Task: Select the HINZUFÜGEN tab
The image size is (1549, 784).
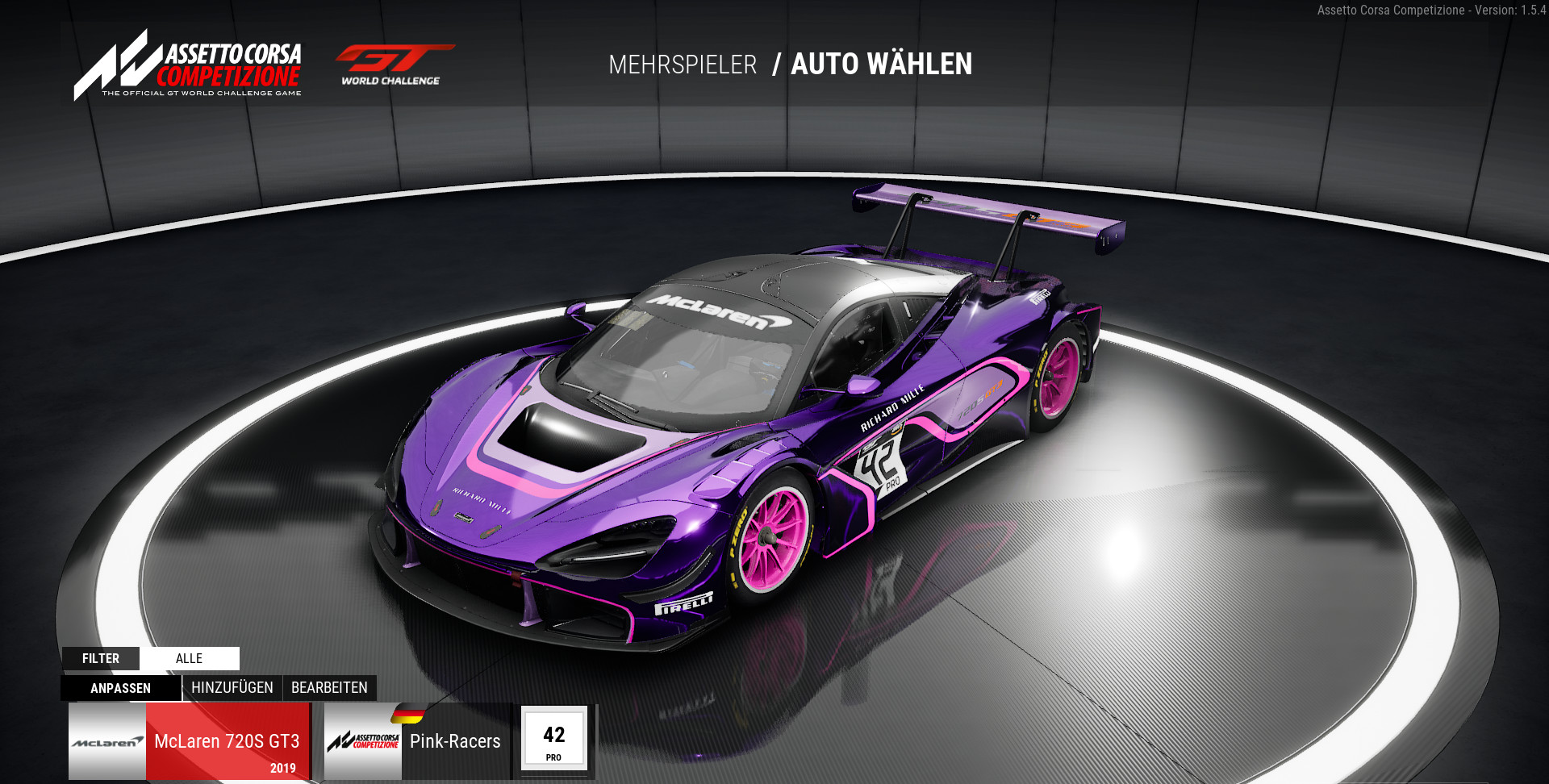Action: tap(232, 688)
